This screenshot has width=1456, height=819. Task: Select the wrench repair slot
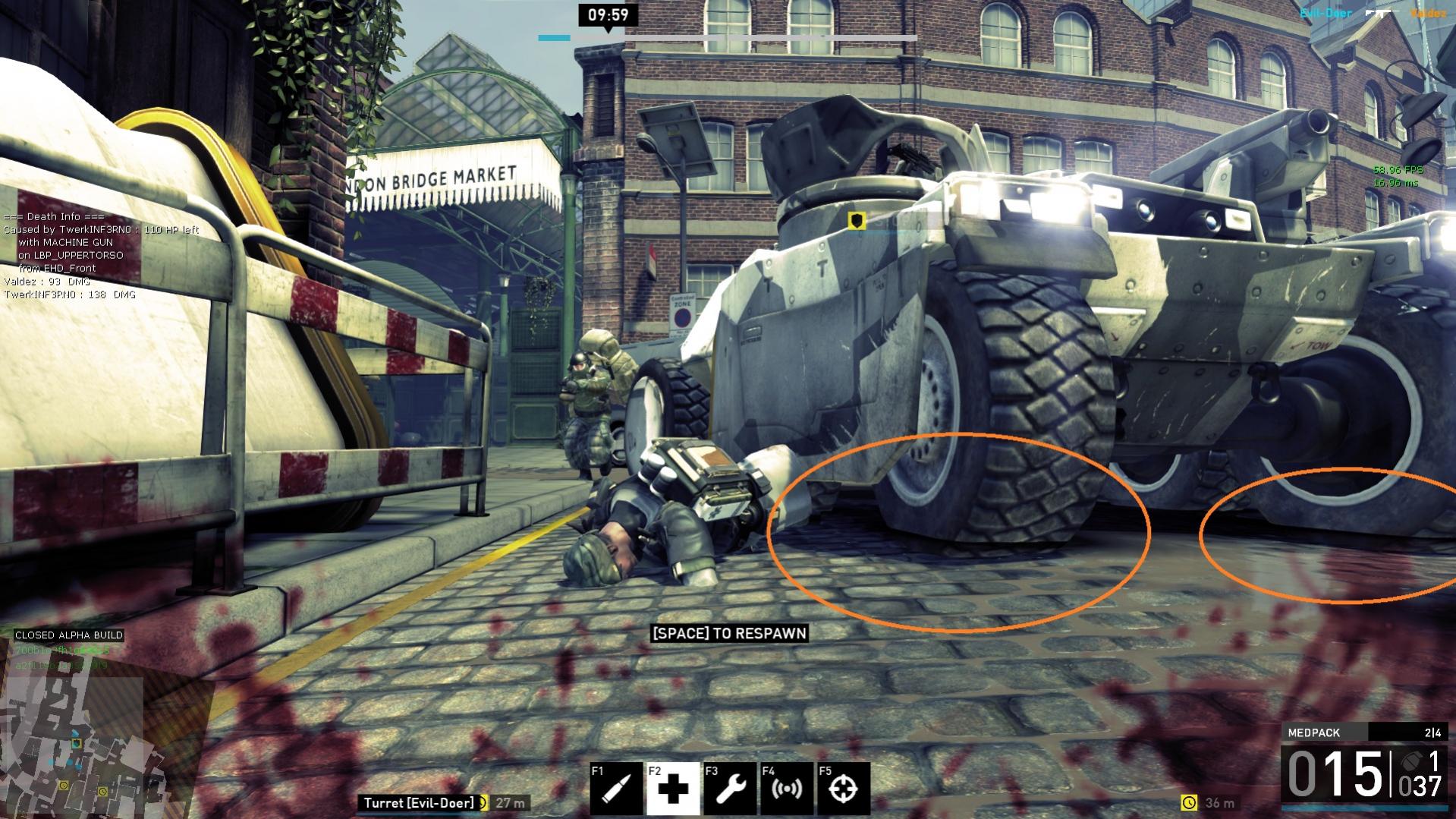(729, 789)
